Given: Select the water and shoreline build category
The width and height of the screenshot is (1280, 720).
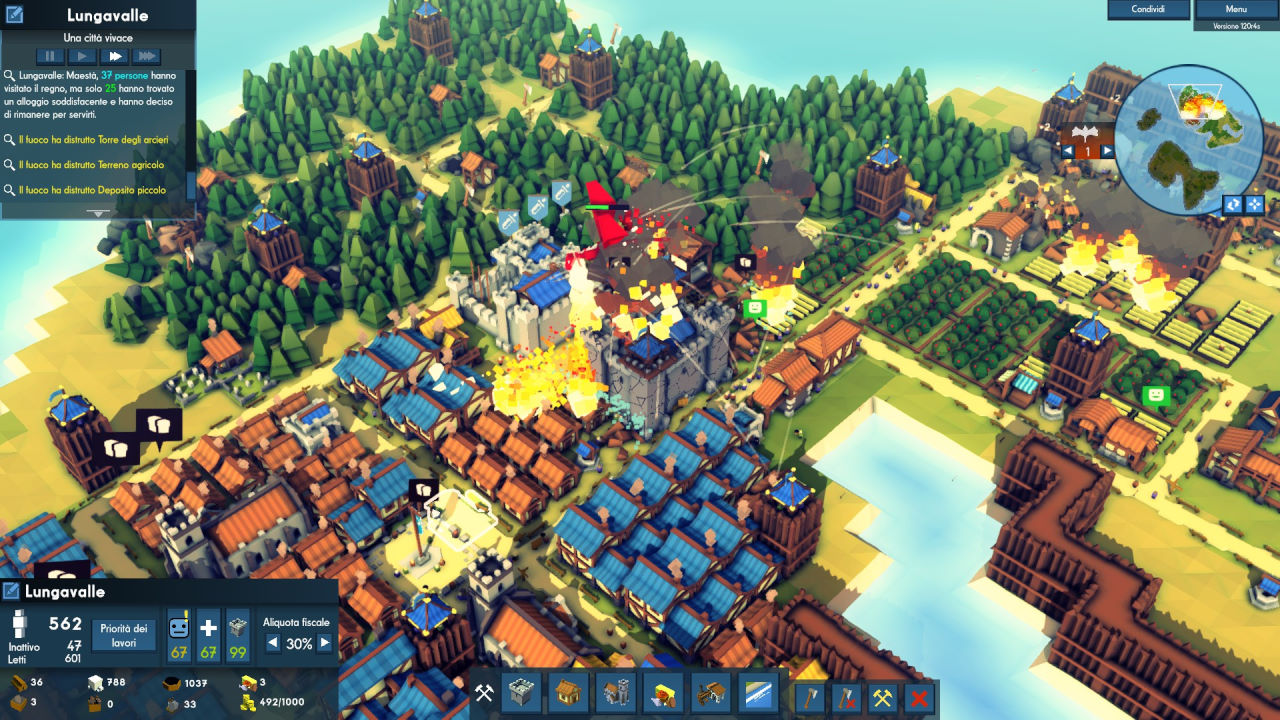Looking at the screenshot, I should pyautogui.click(x=758, y=693).
